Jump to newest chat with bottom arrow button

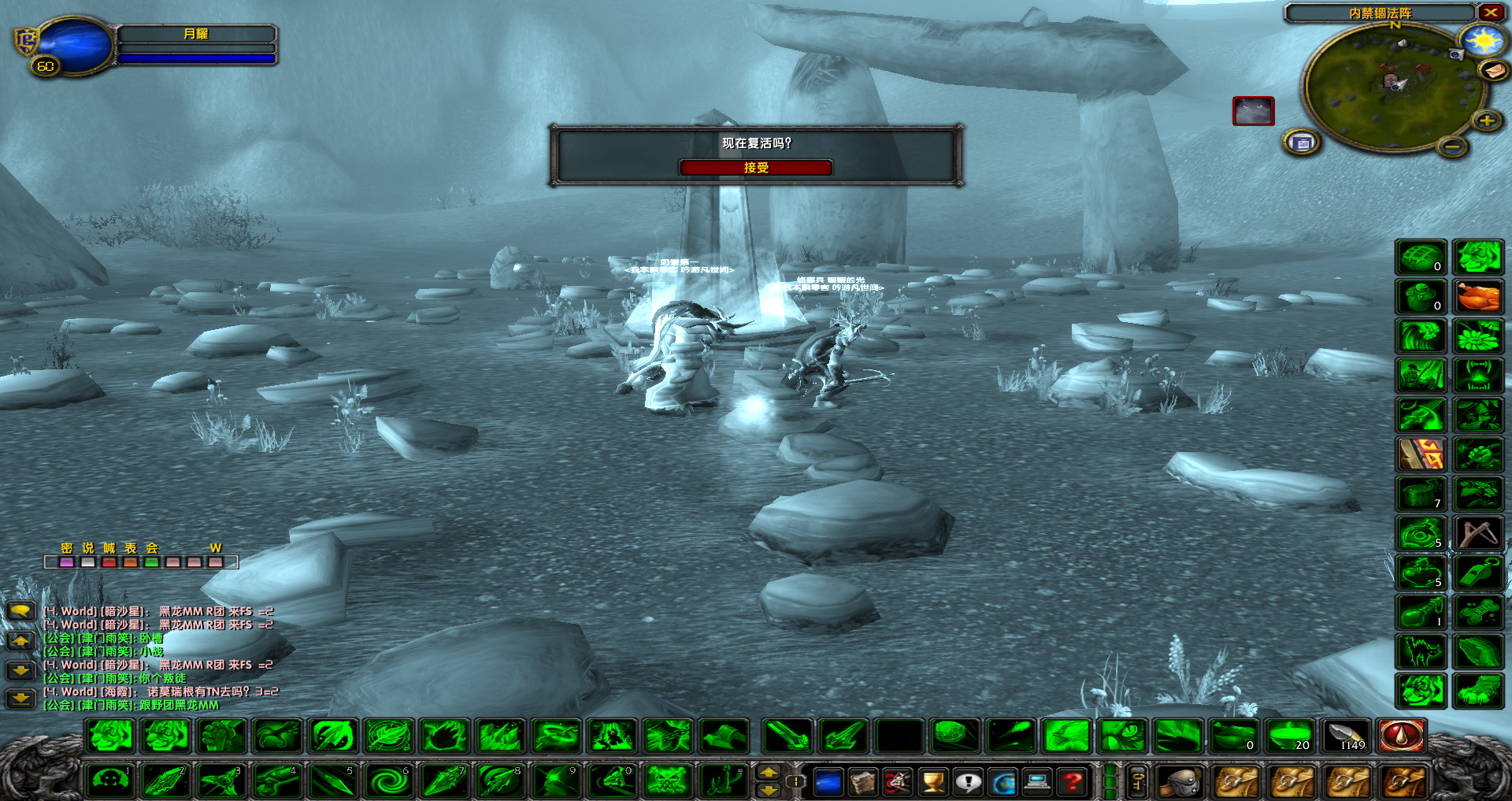point(20,699)
